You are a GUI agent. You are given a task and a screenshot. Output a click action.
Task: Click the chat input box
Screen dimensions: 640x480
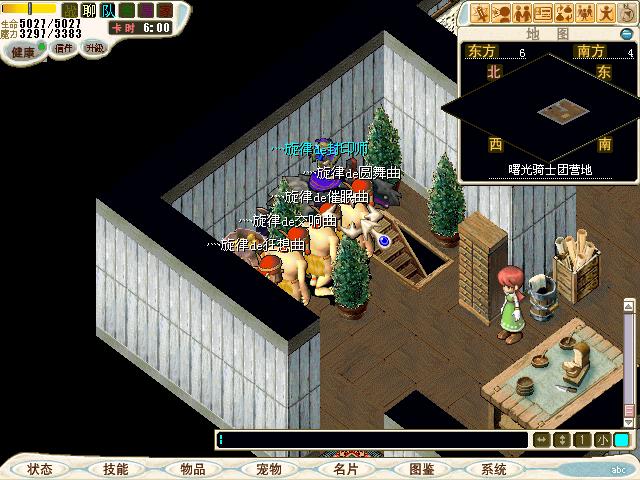click(x=370, y=440)
